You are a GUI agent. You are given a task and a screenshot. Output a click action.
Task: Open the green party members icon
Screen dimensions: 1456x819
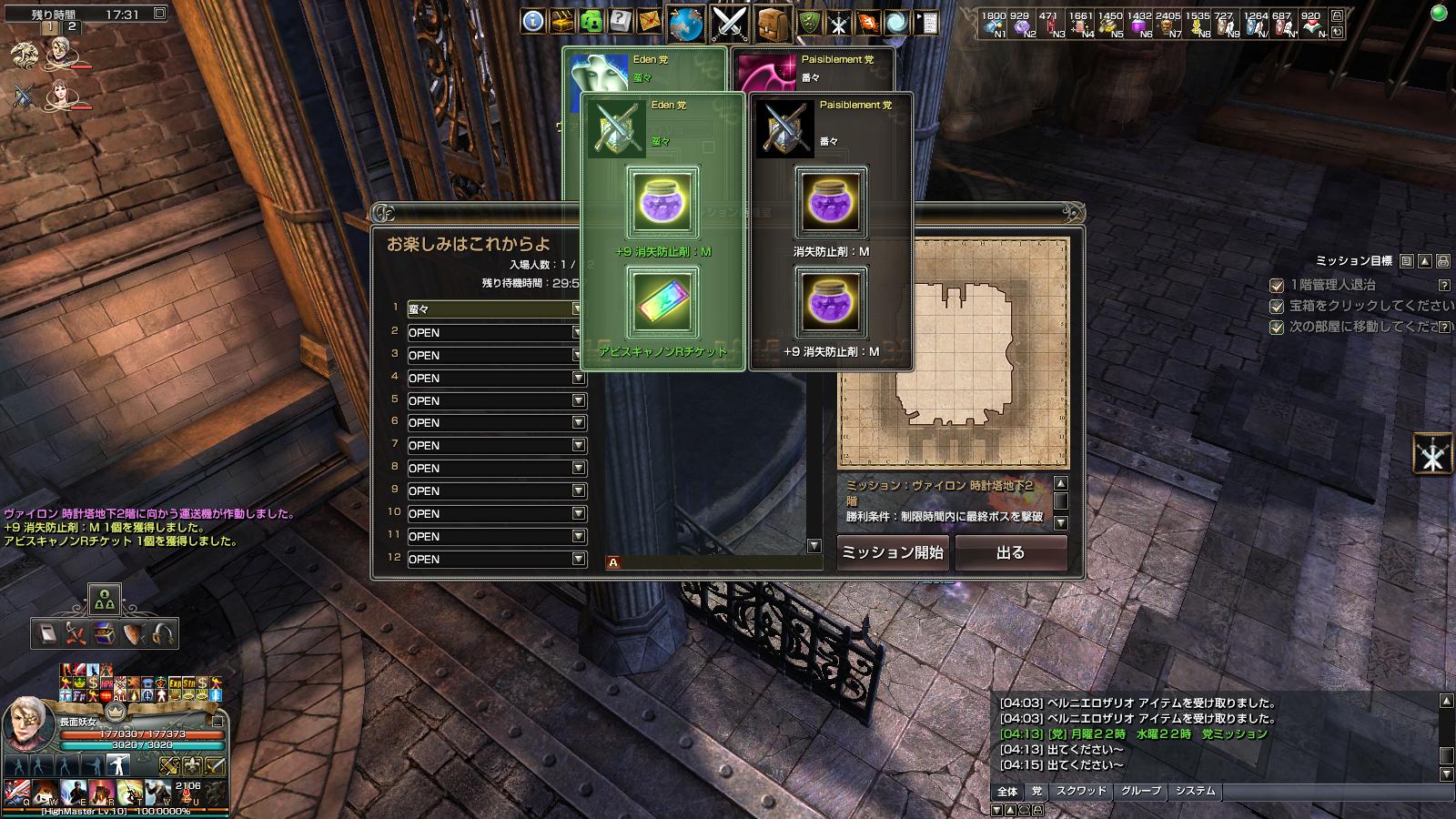tap(105, 600)
